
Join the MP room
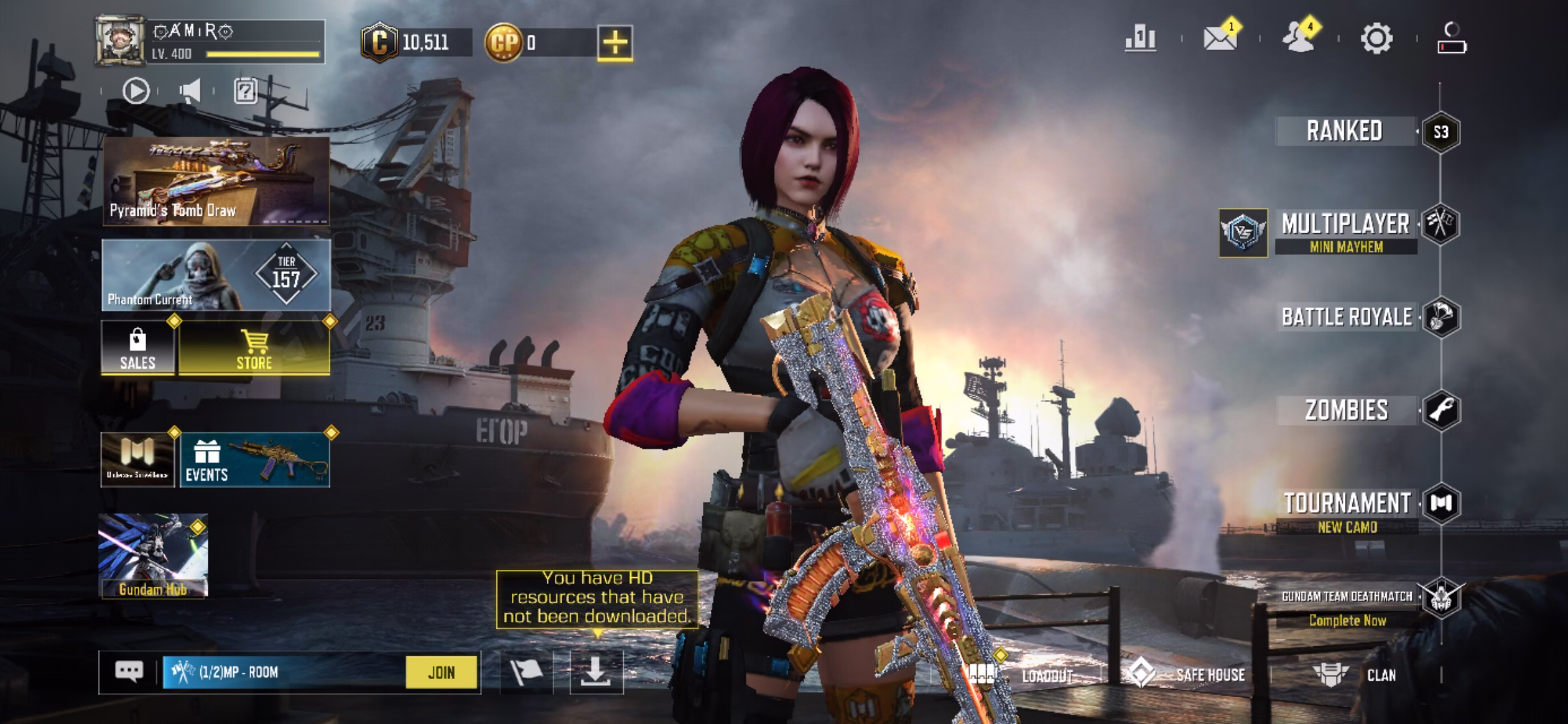coord(442,672)
